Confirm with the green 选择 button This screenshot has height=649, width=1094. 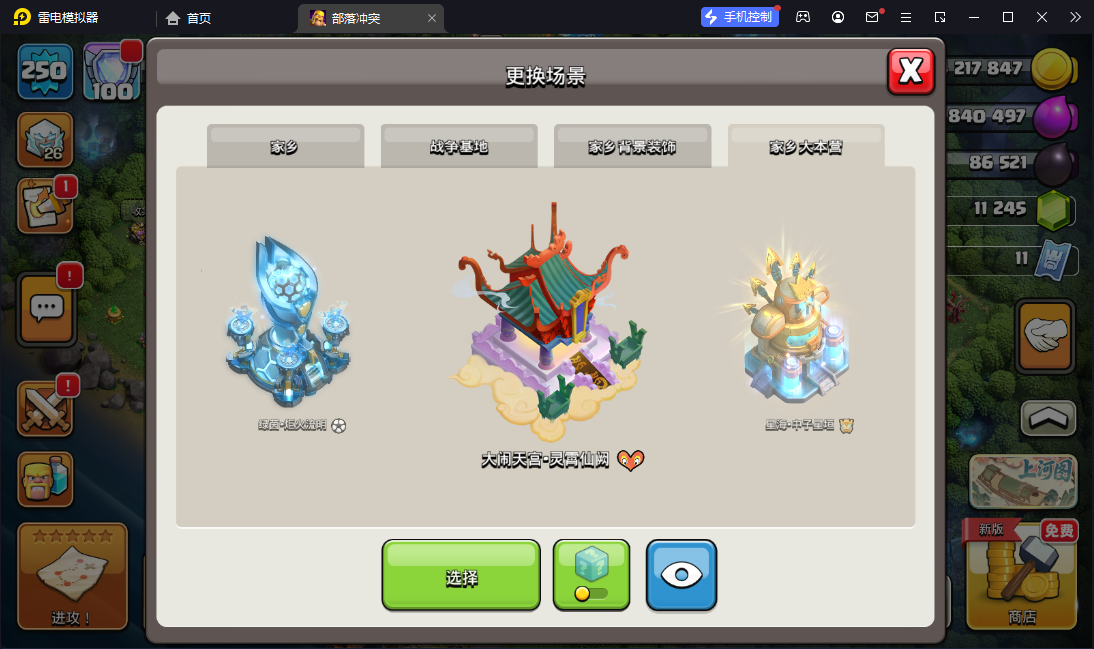[x=461, y=575]
